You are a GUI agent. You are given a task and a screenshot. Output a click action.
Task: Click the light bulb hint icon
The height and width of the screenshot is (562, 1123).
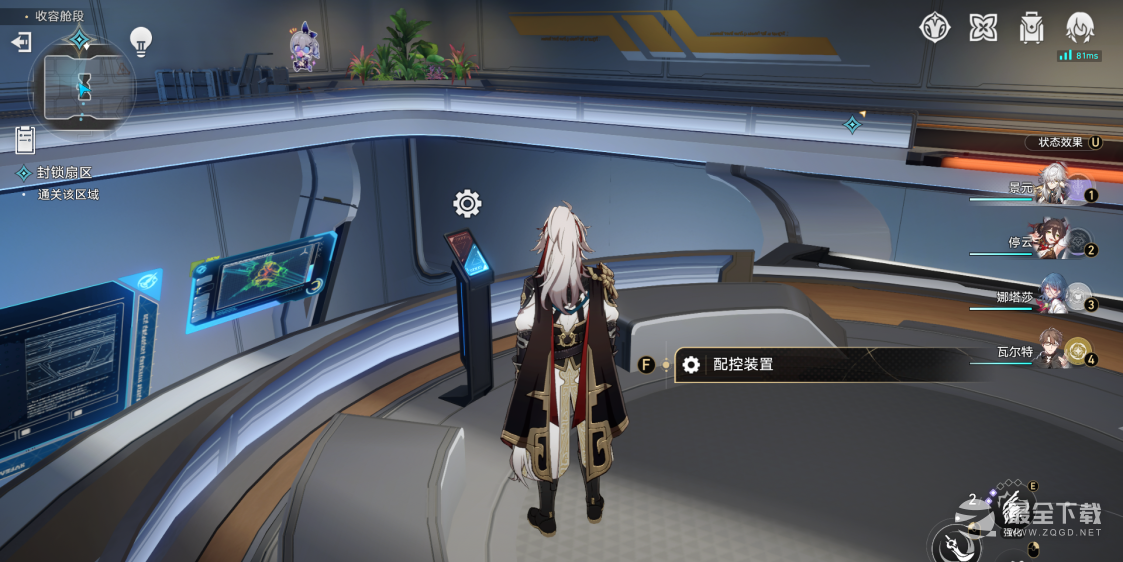tap(141, 41)
